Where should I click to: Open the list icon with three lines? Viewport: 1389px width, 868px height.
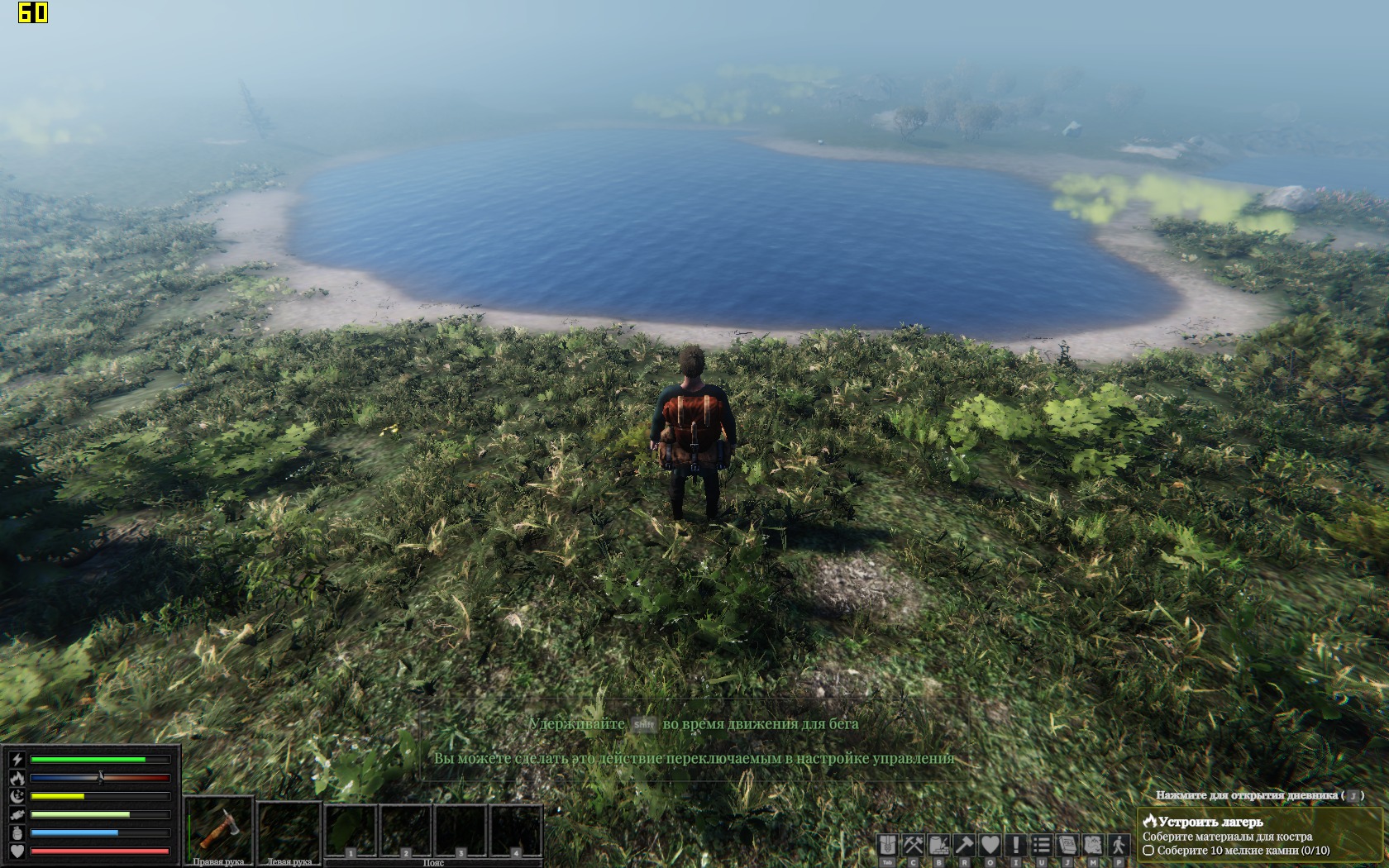pyautogui.click(x=1042, y=845)
